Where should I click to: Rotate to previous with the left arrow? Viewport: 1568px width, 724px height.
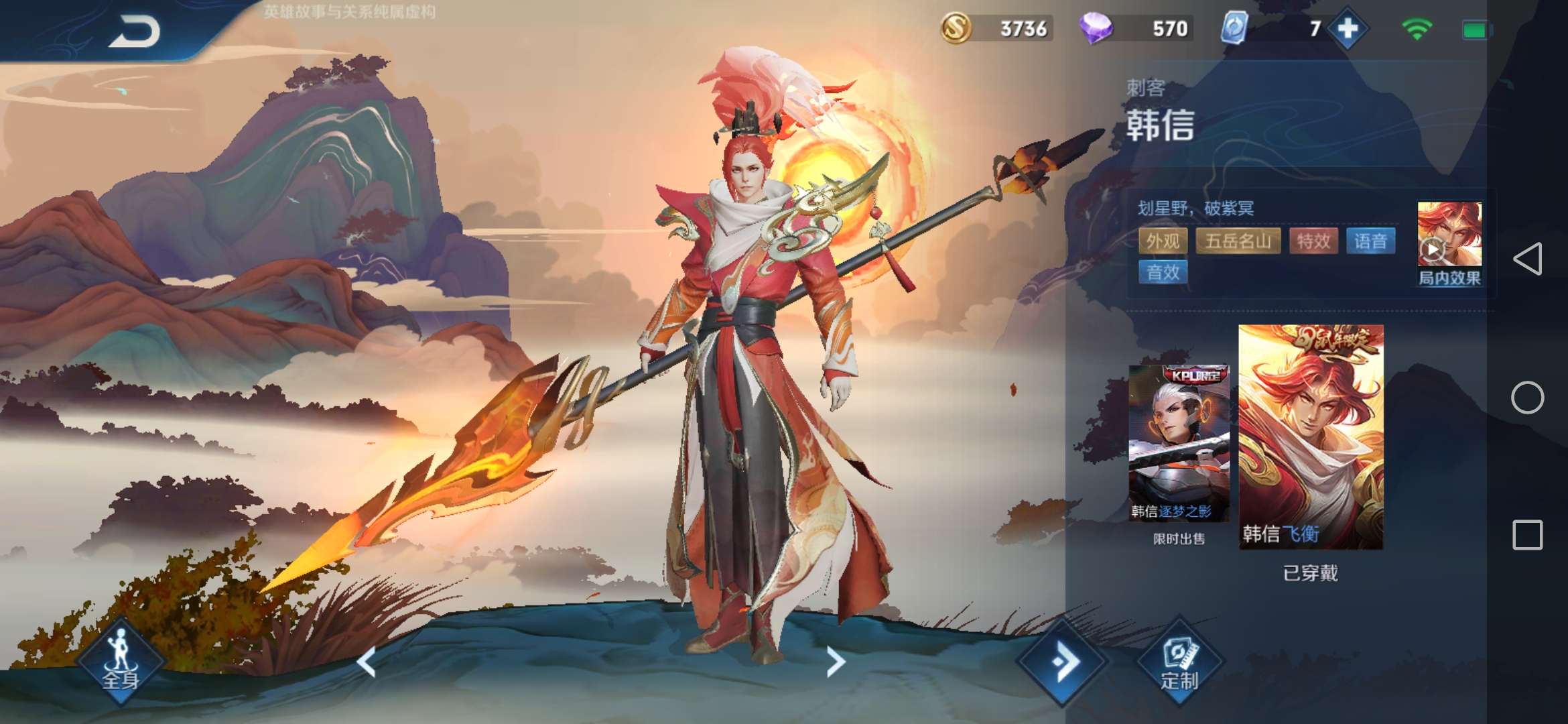(367, 662)
